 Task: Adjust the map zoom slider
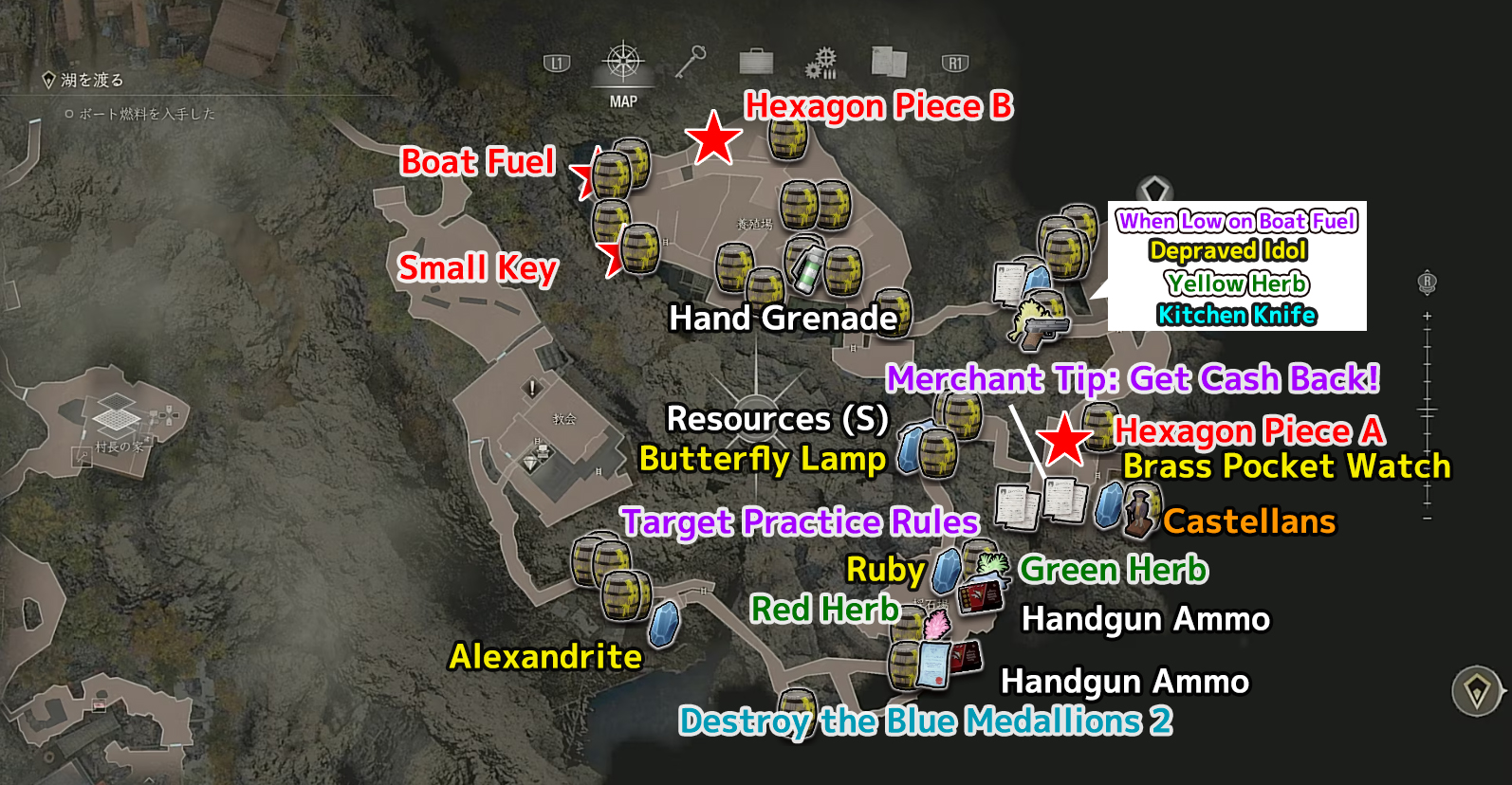(x=1427, y=411)
